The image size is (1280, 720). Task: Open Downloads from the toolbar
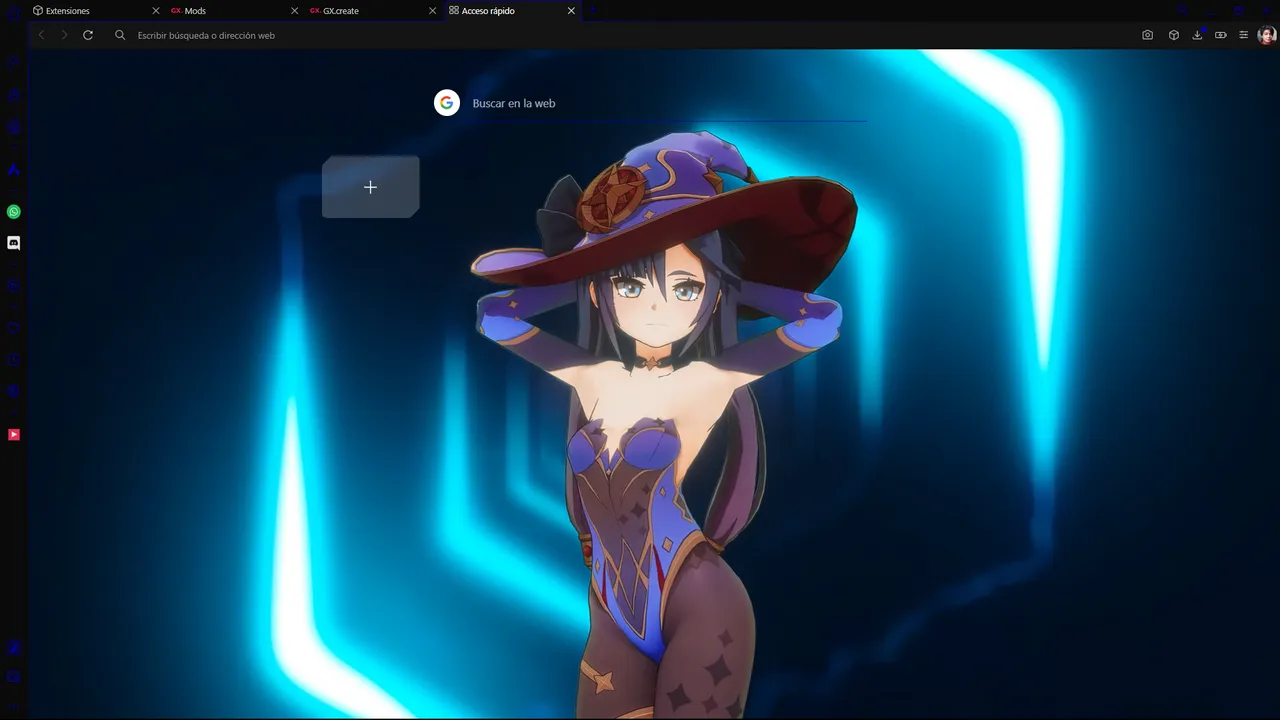[1197, 35]
